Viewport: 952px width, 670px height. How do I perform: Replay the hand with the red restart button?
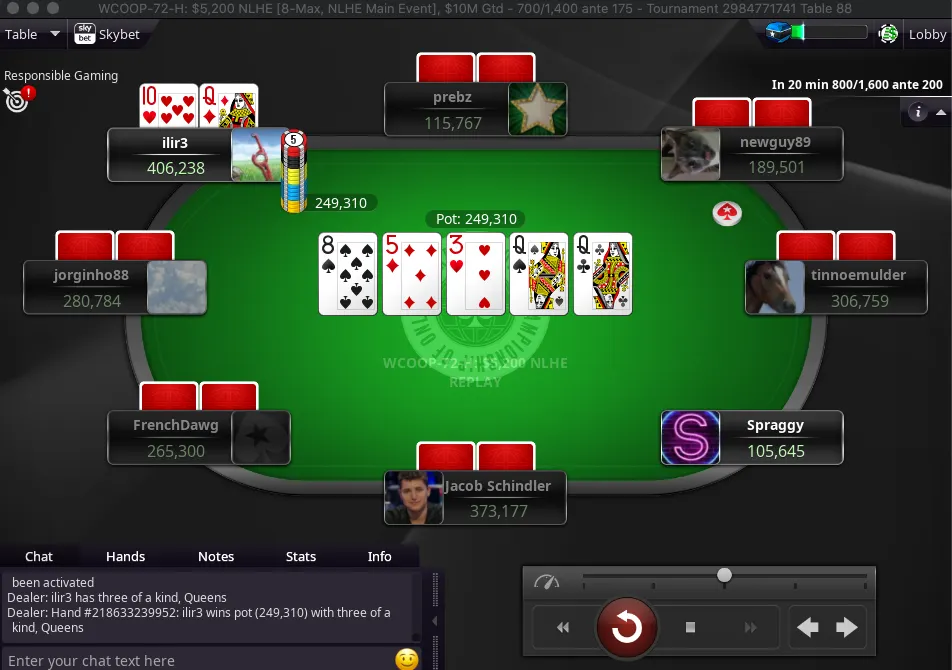(x=627, y=627)
